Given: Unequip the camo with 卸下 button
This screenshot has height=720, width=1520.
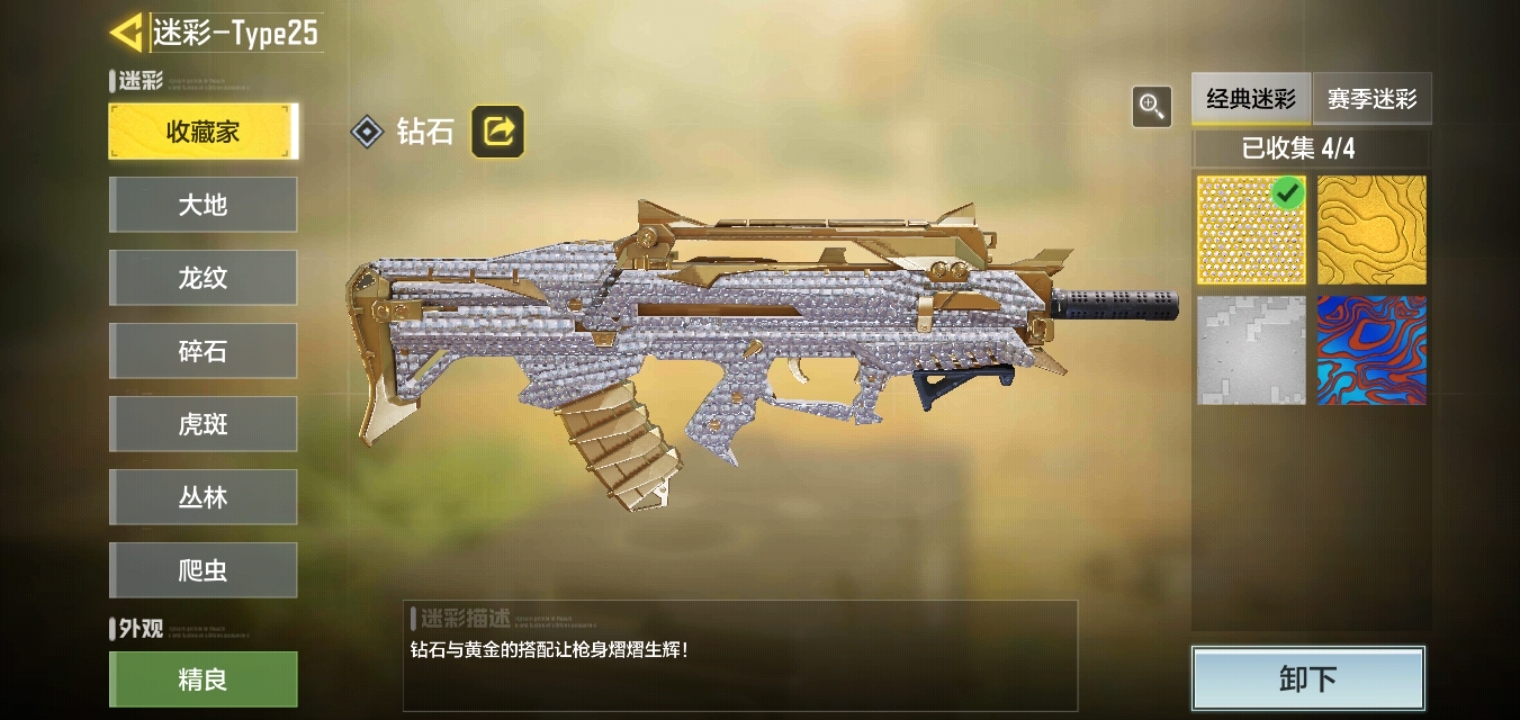Looking at the screenshot, I should click(1308, 679).
